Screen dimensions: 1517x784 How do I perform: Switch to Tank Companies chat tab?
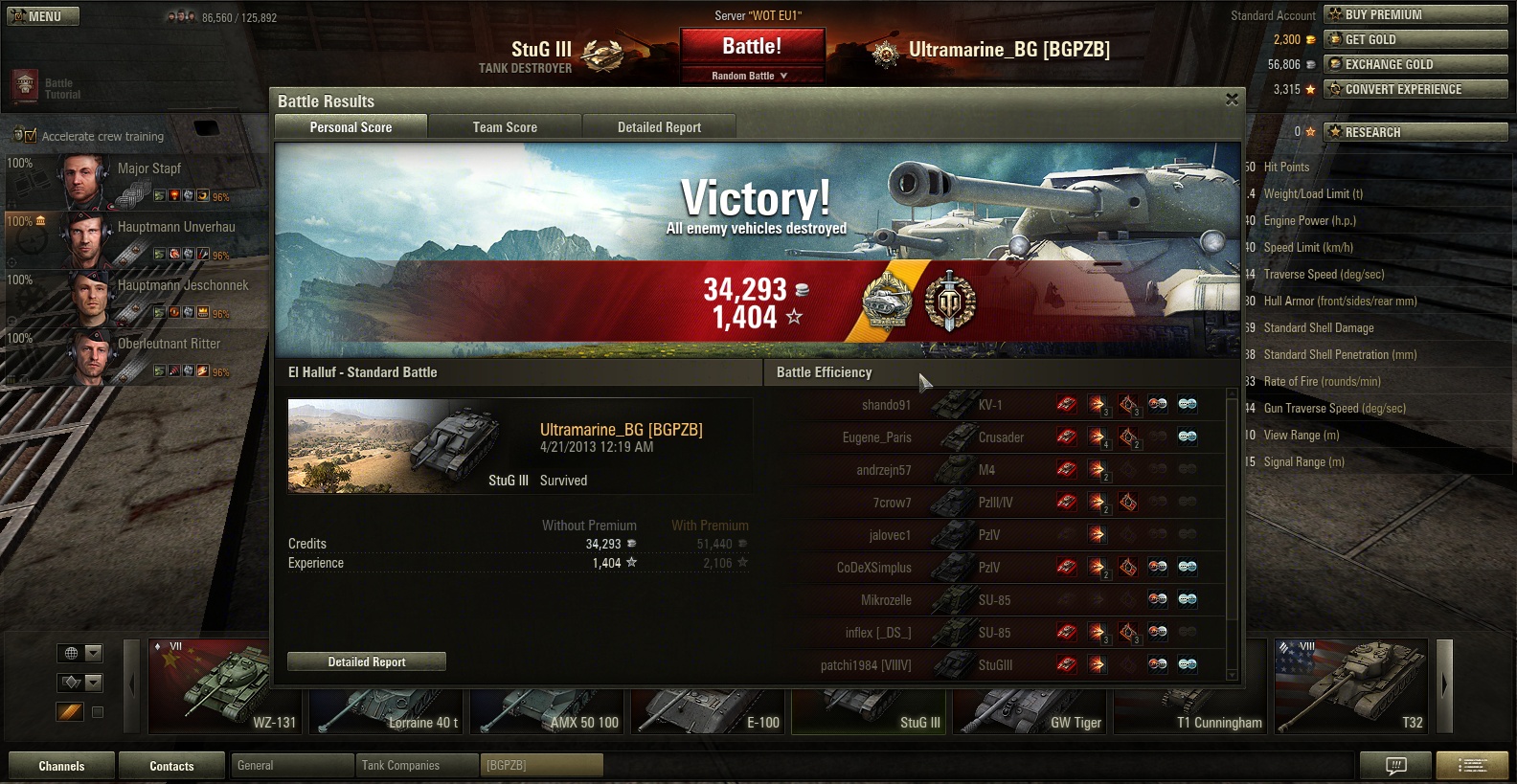pyautogui.click(x=416, y=766)
